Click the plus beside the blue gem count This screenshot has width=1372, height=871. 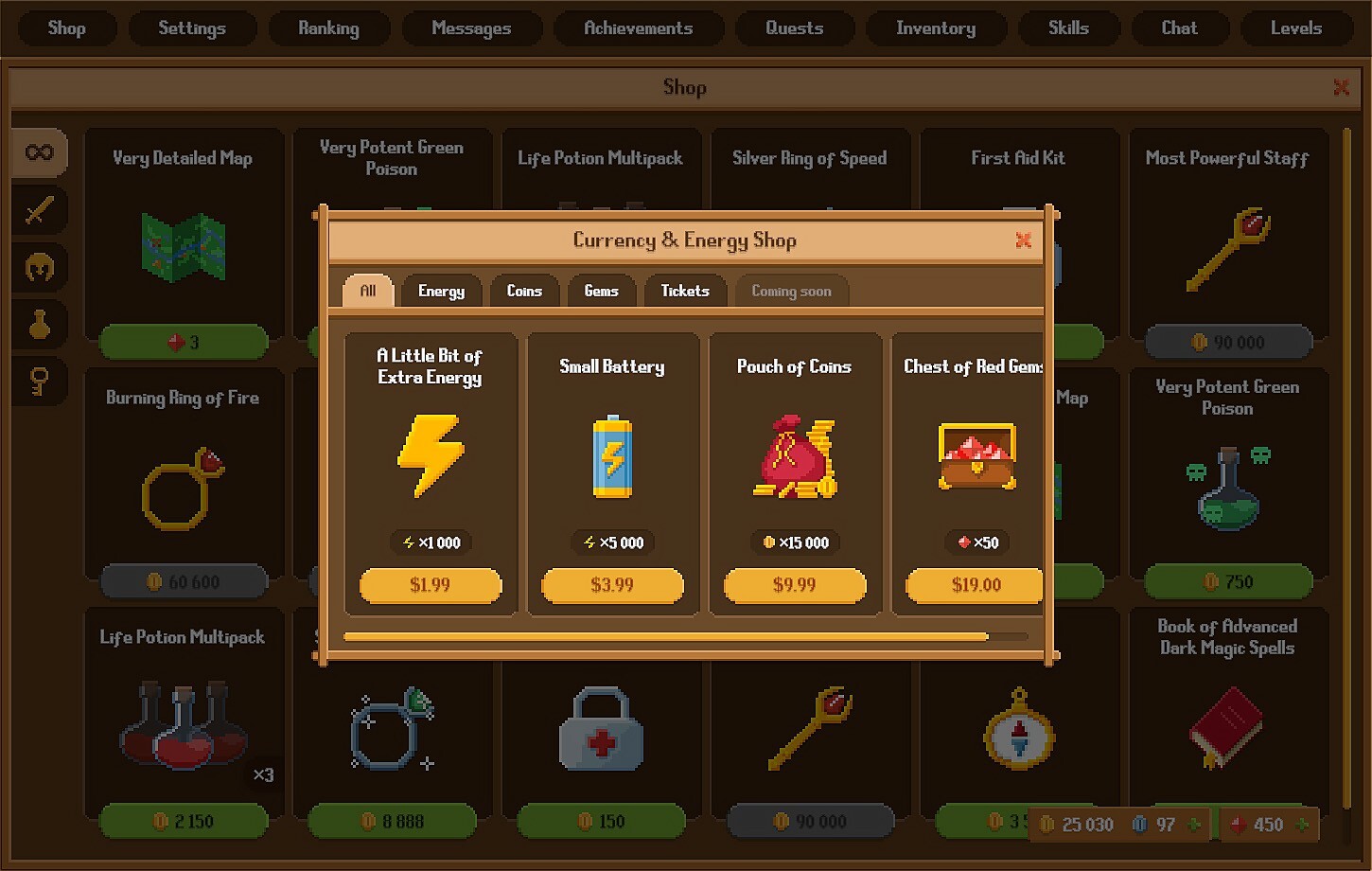coord(1196,826)
